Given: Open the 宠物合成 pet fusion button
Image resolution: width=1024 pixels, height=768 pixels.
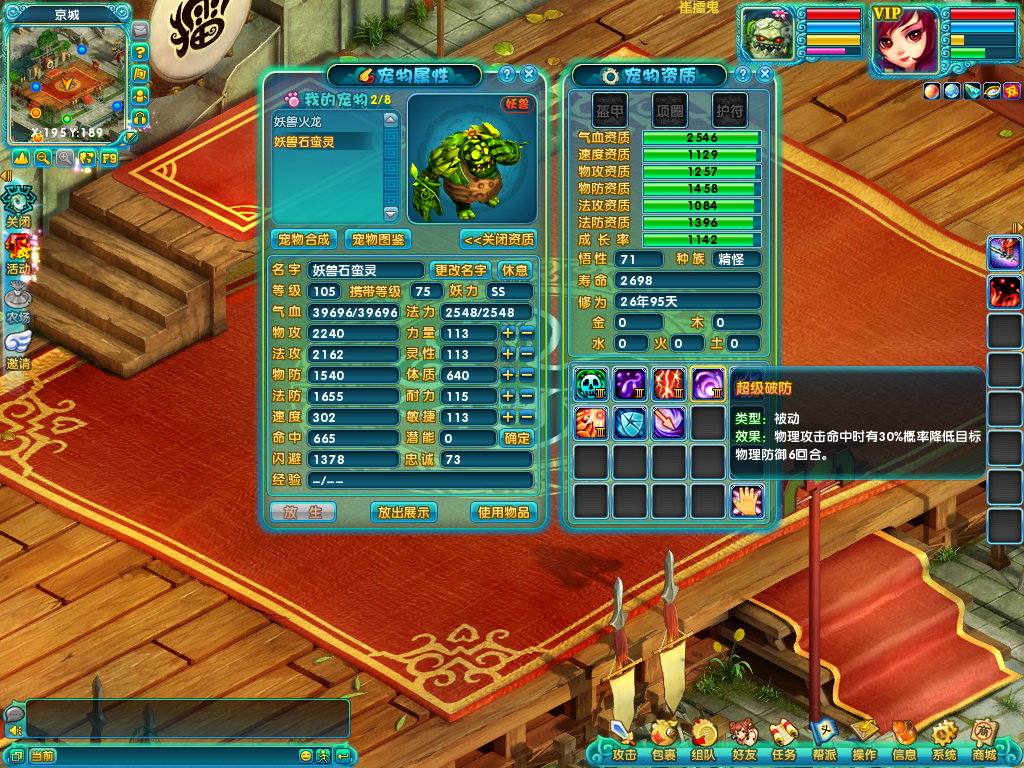Looking at the screenshot, I should click(304, 240).
